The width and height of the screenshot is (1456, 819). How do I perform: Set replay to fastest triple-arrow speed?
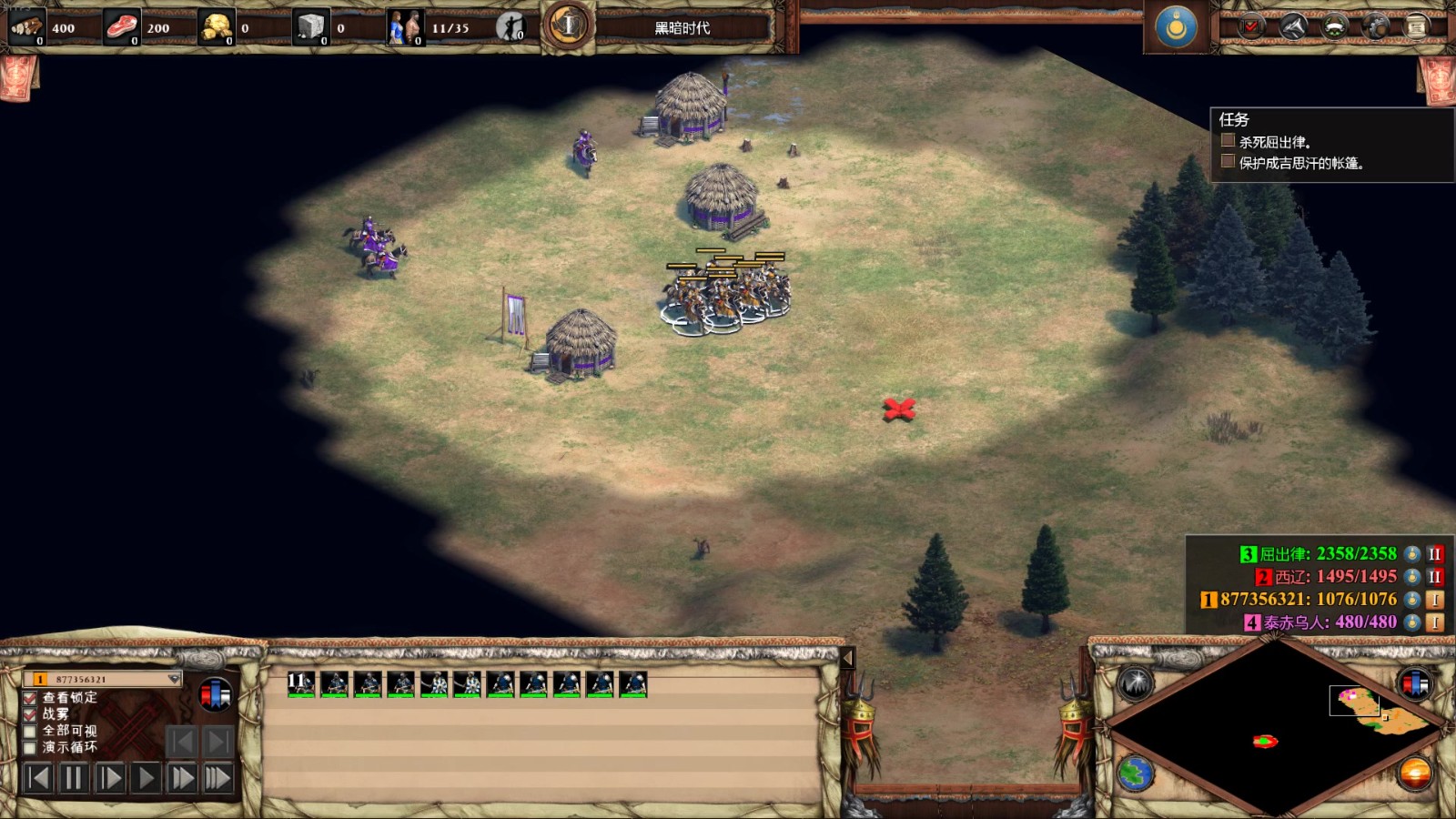(x=218, y=778)
